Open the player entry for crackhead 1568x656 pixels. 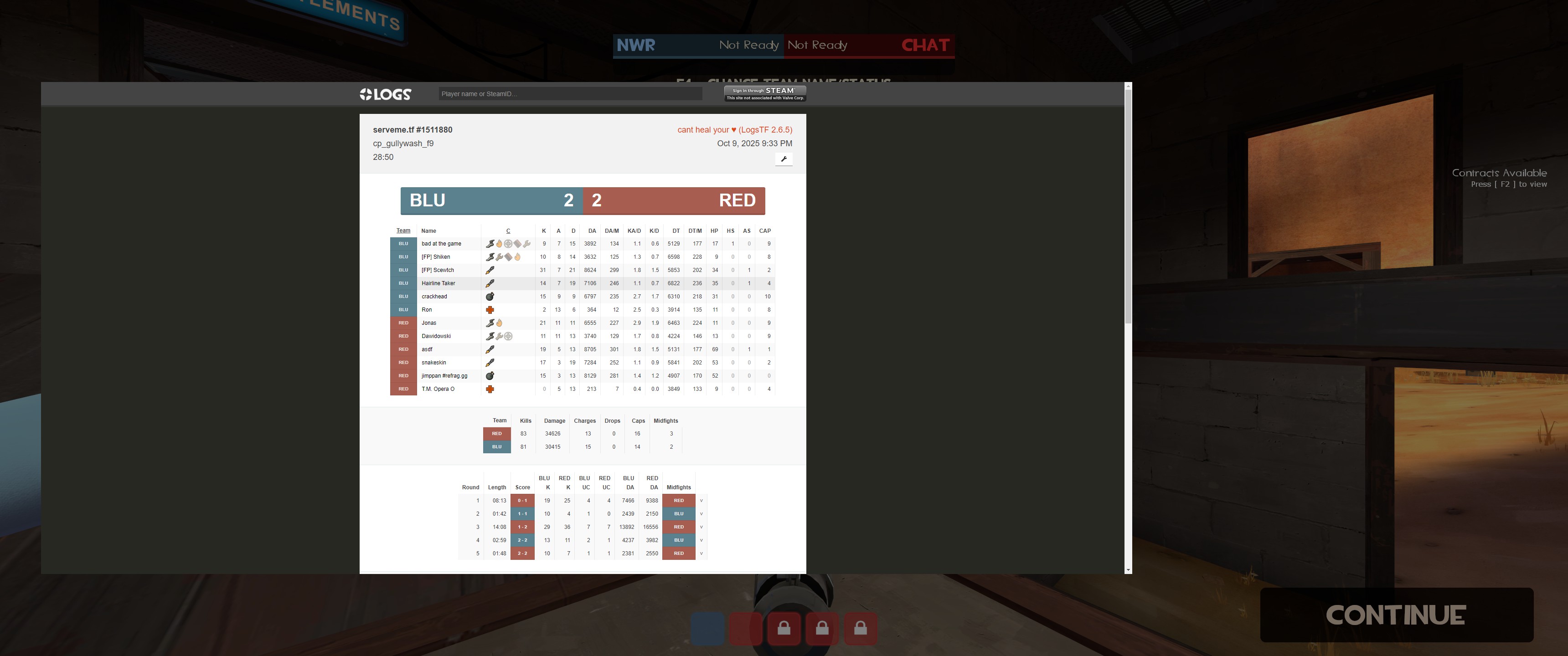coord(434,297)
